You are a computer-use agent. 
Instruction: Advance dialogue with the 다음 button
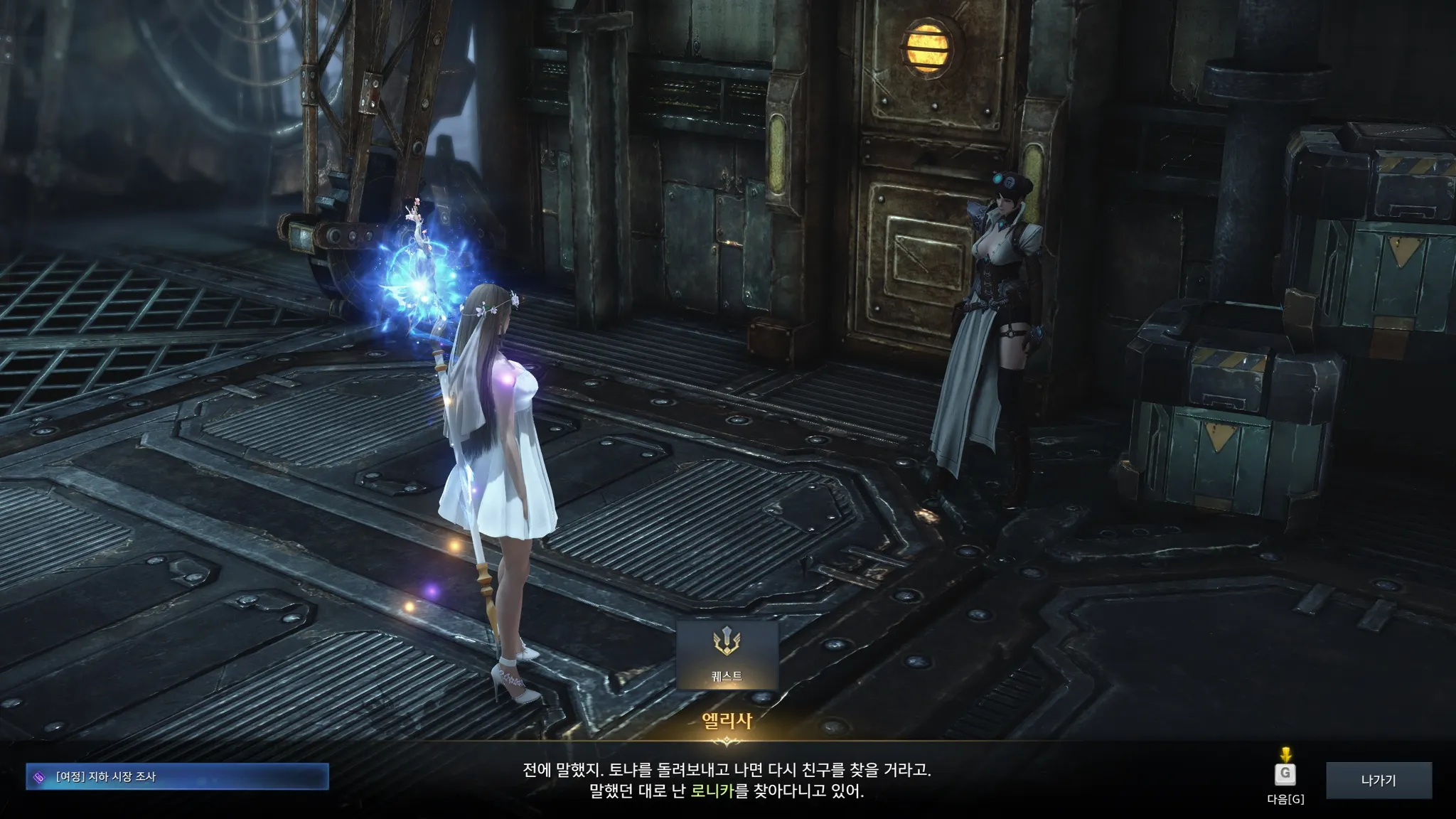click(x=1285, y=774)
